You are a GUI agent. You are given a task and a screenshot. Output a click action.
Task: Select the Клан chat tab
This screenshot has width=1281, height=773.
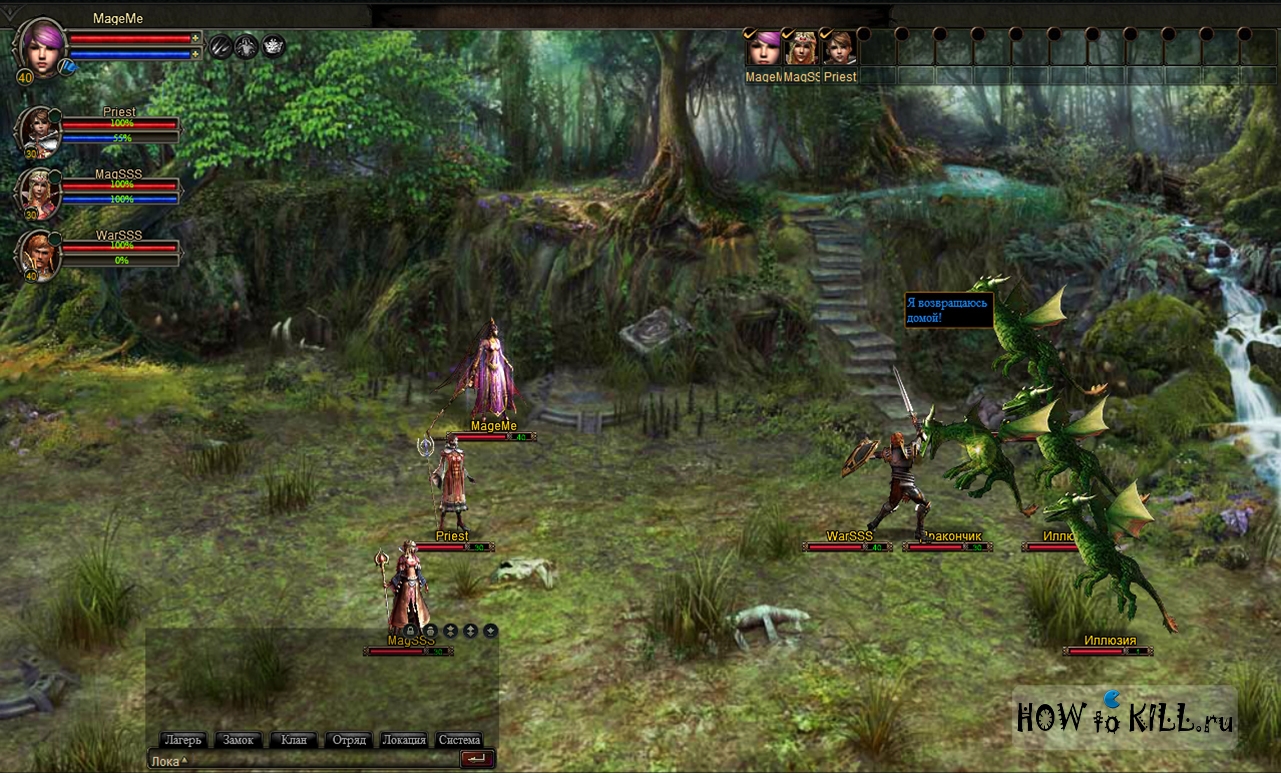[294, 740]
